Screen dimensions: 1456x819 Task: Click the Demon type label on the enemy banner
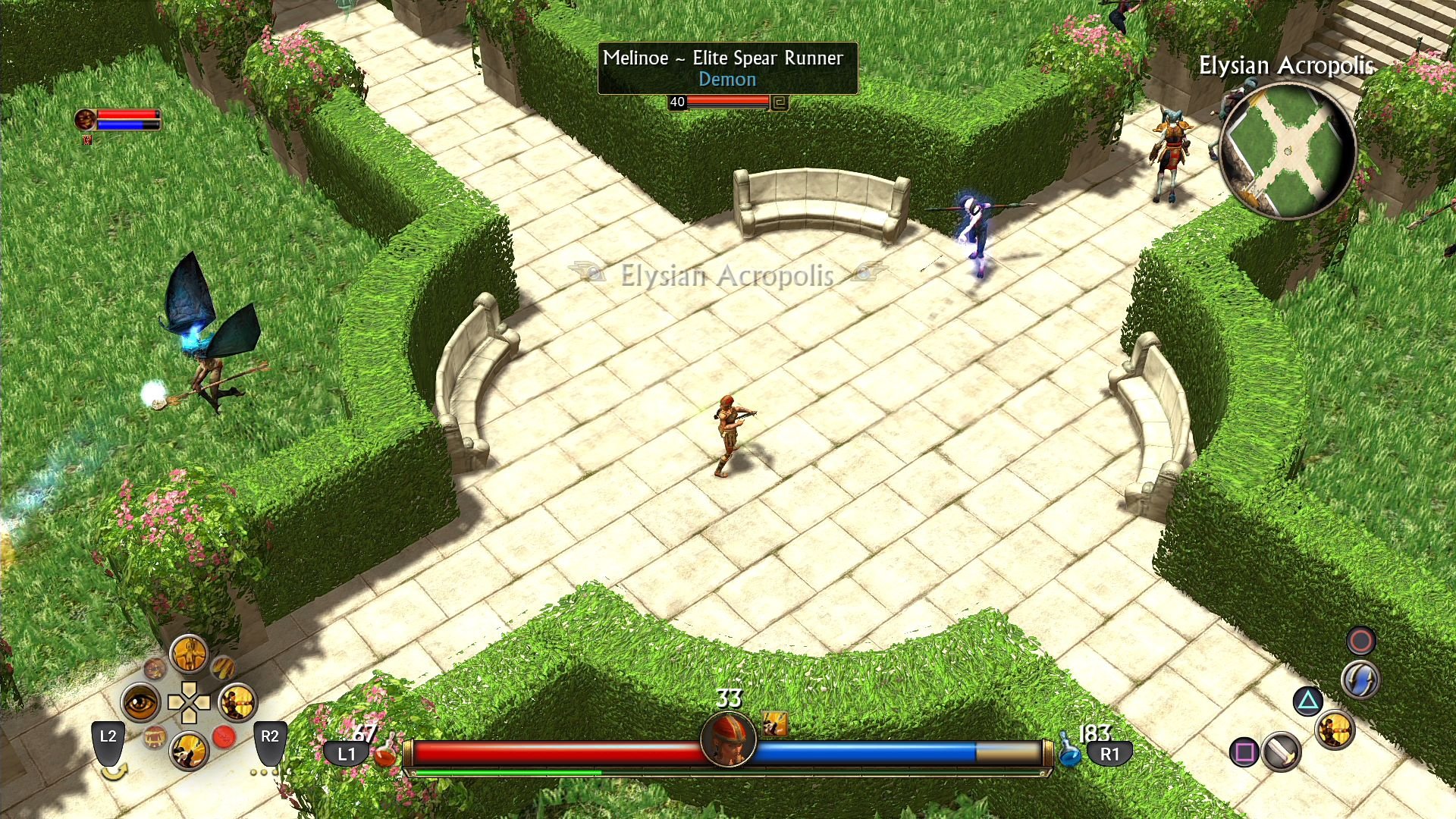click(727, 79)
